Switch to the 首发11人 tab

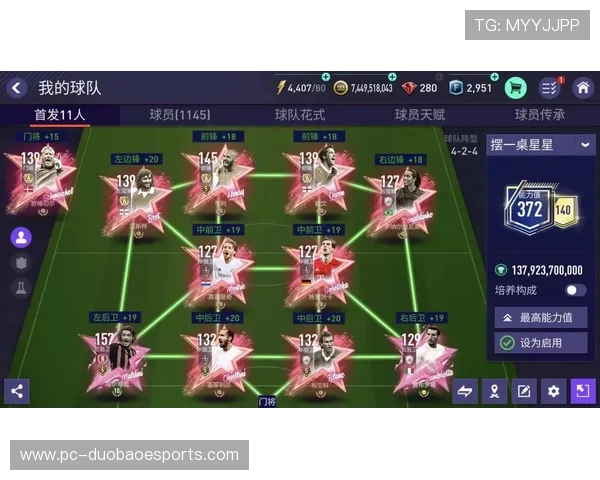[x=60, y=115]
